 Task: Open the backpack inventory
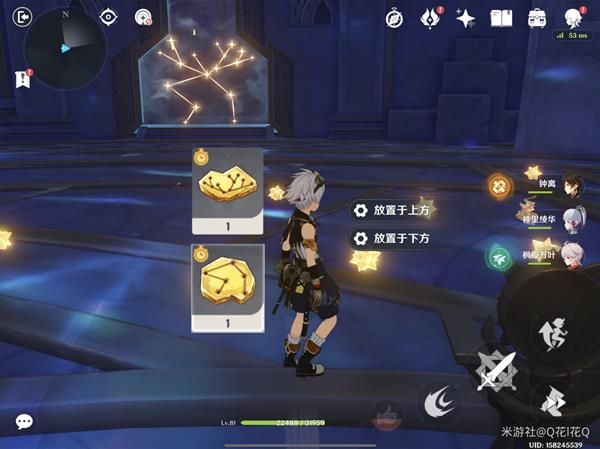[x=537, y=17]
